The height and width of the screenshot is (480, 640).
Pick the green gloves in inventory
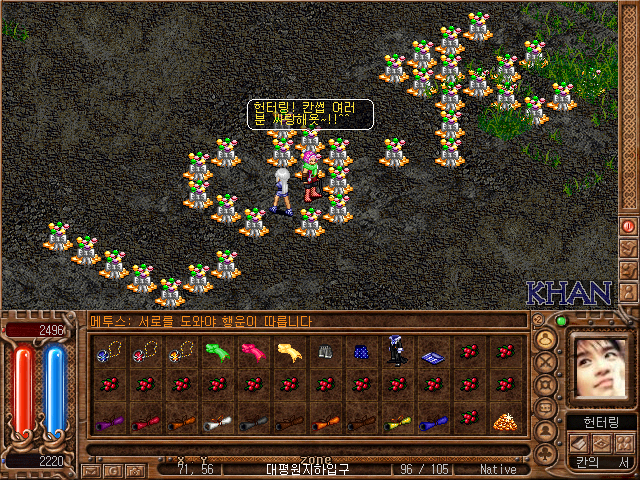pos(216,351)
